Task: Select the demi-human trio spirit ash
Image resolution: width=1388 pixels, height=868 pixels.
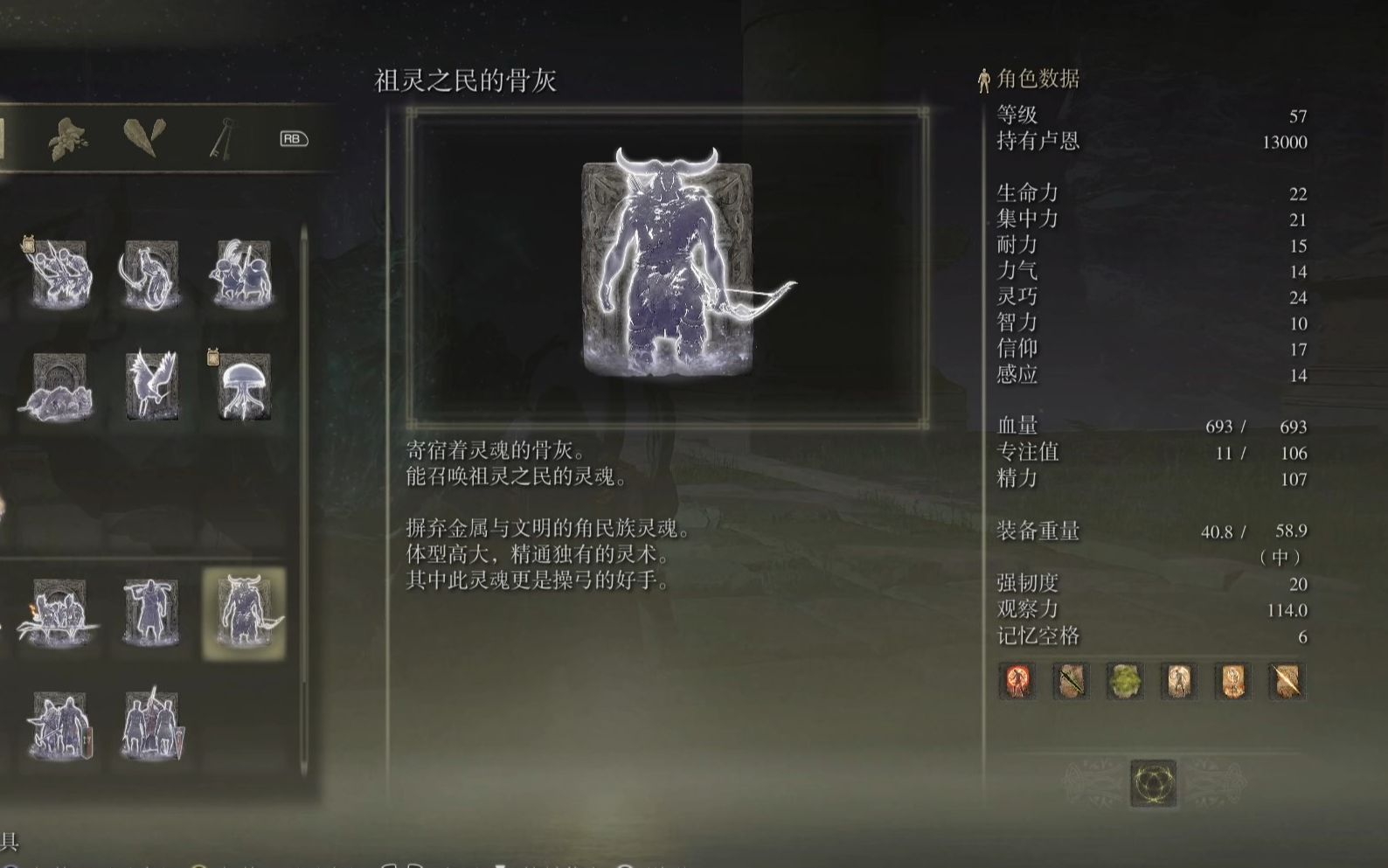Action: coord(242,274)
